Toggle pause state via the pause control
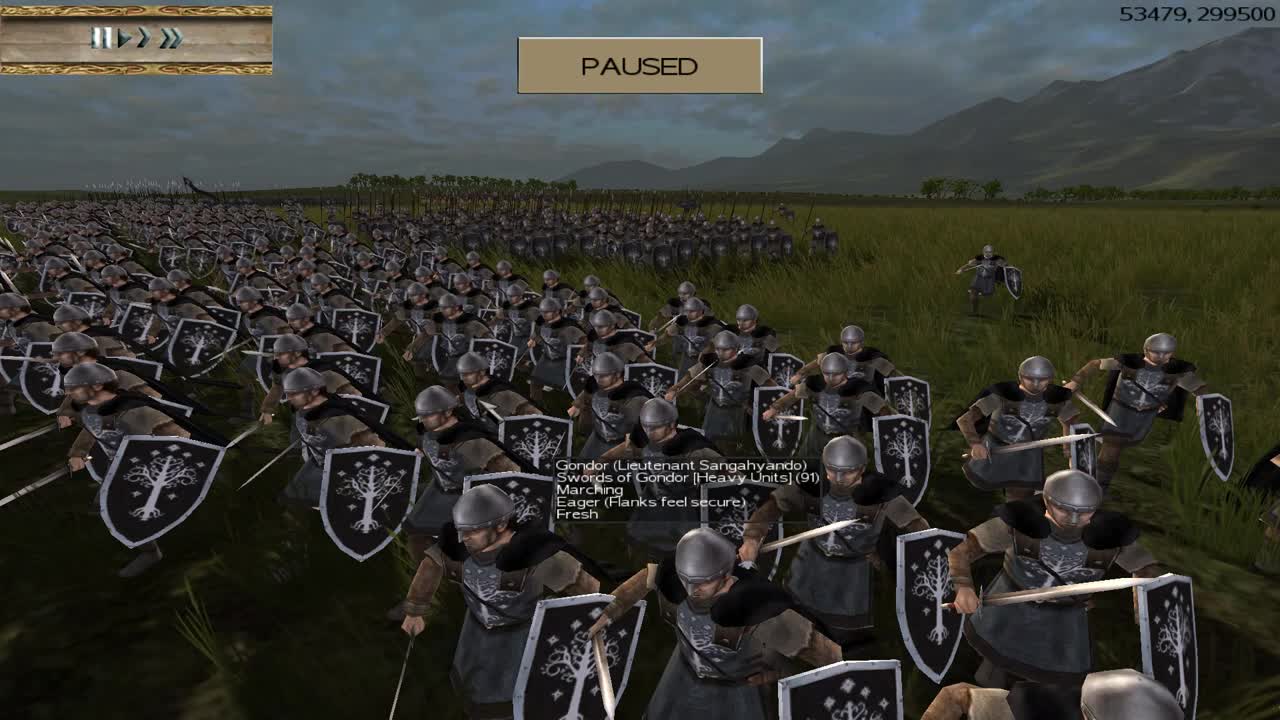 (102, 37)
